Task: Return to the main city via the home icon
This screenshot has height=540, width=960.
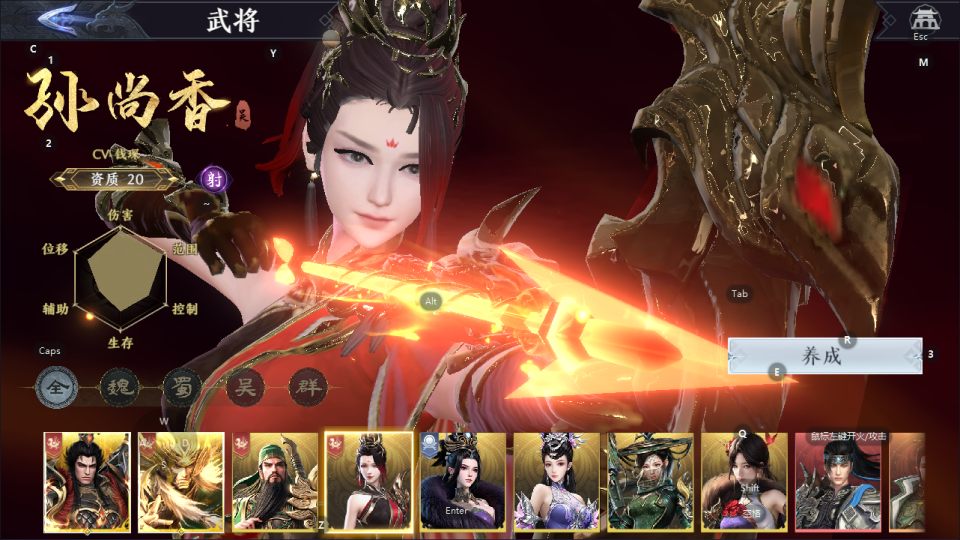Action: point(920,19)
